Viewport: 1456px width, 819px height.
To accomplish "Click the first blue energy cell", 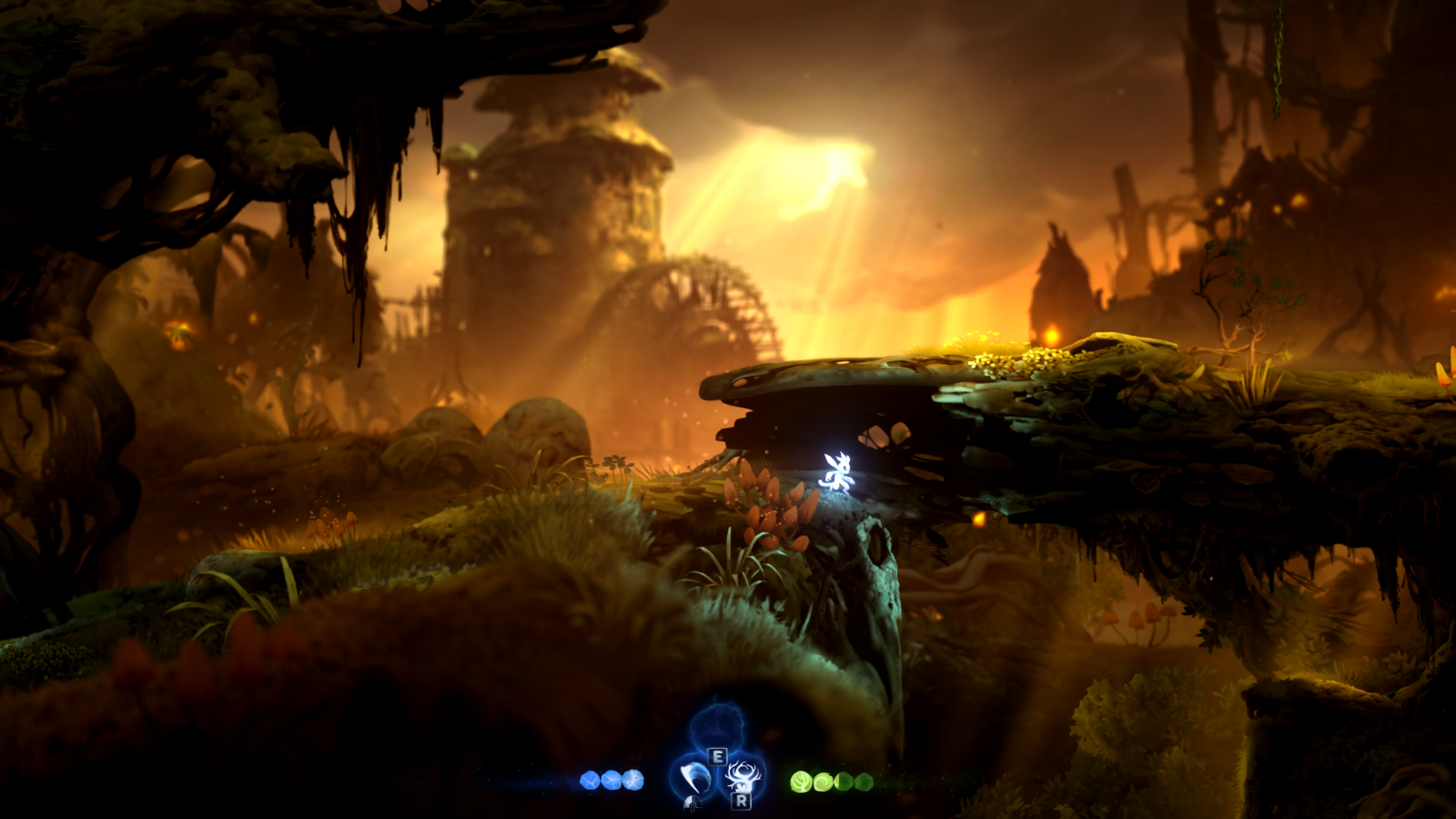I will [590, 778].
